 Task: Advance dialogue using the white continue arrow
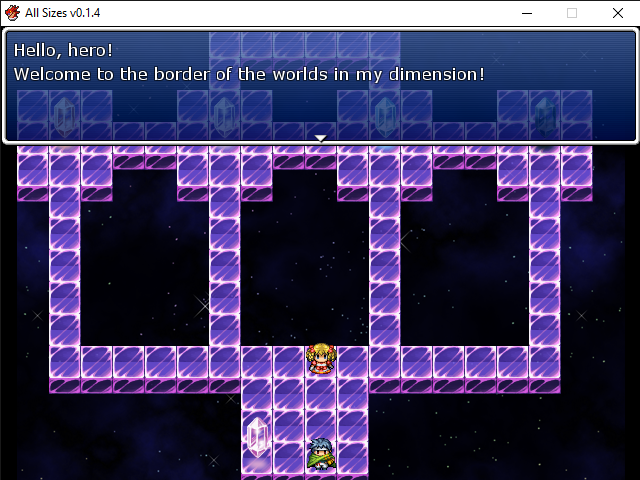(x=320, y=138)
